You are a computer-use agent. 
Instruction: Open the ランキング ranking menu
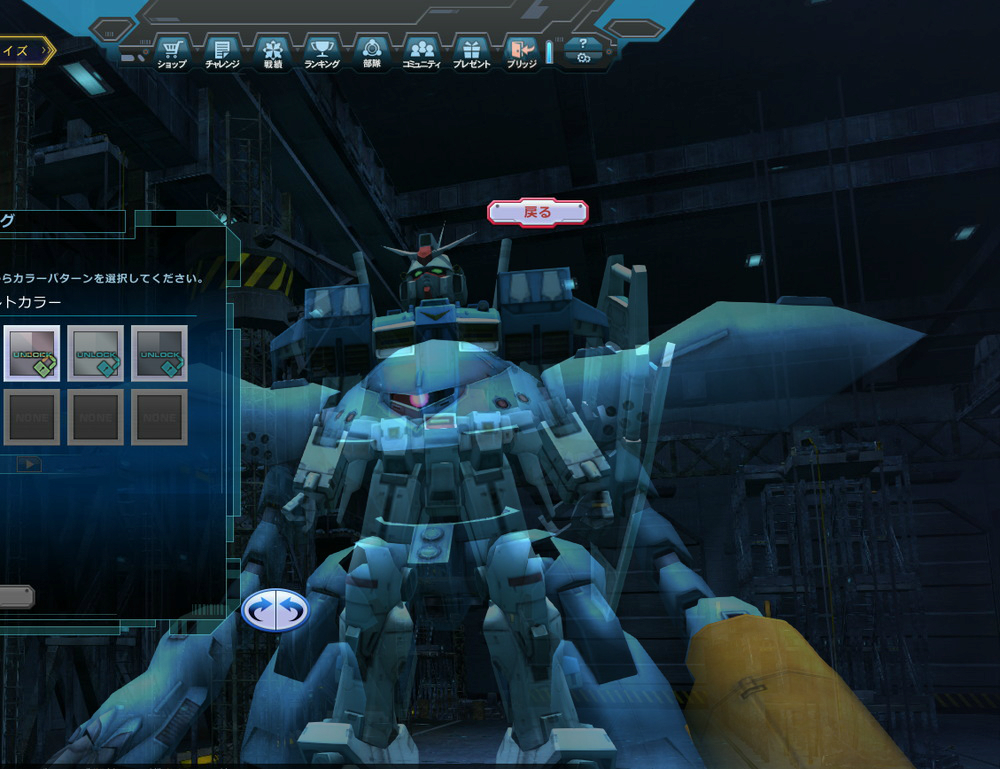(322, 52)
